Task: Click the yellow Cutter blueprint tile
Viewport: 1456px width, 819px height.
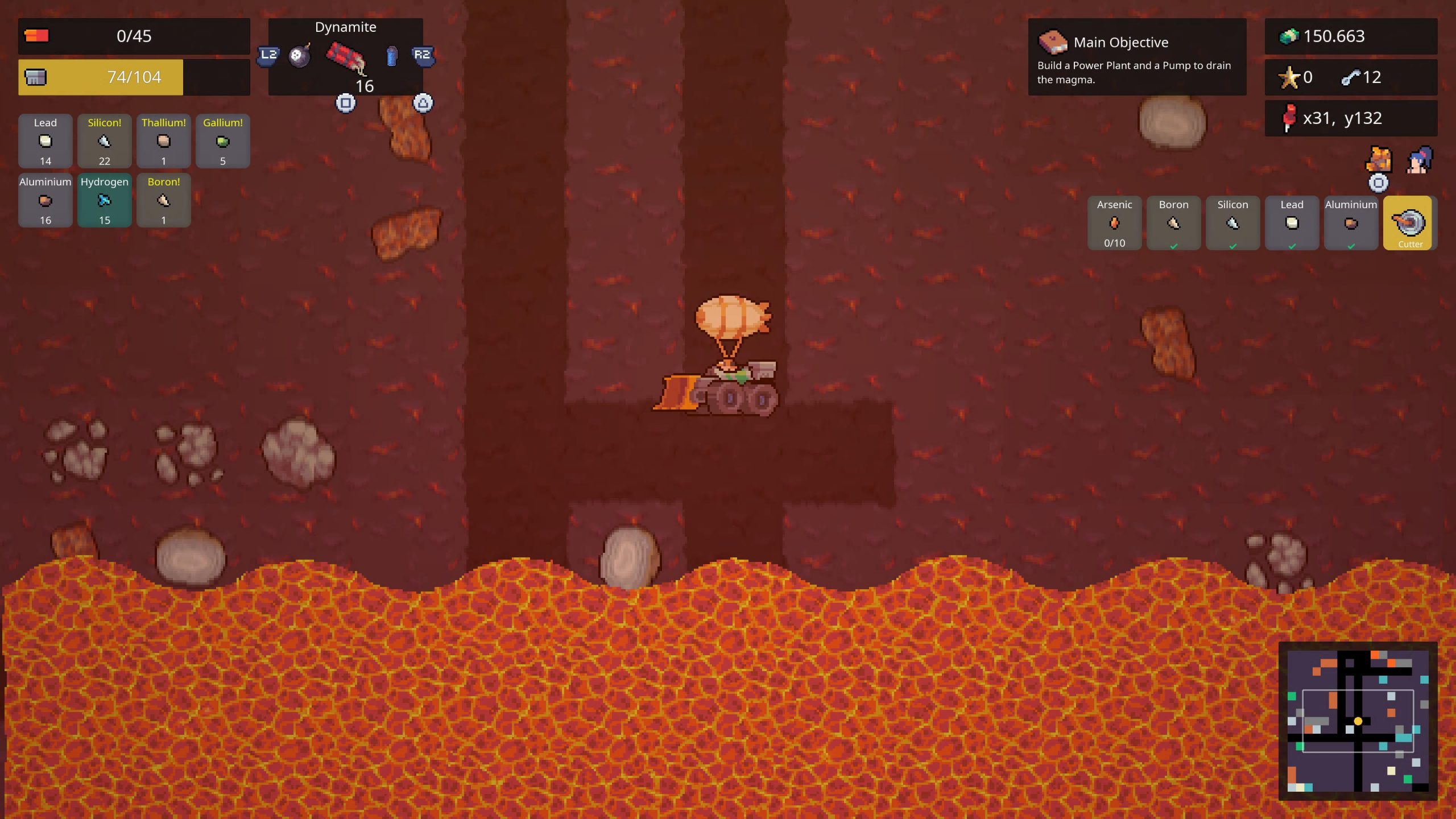Action: 1410,223
